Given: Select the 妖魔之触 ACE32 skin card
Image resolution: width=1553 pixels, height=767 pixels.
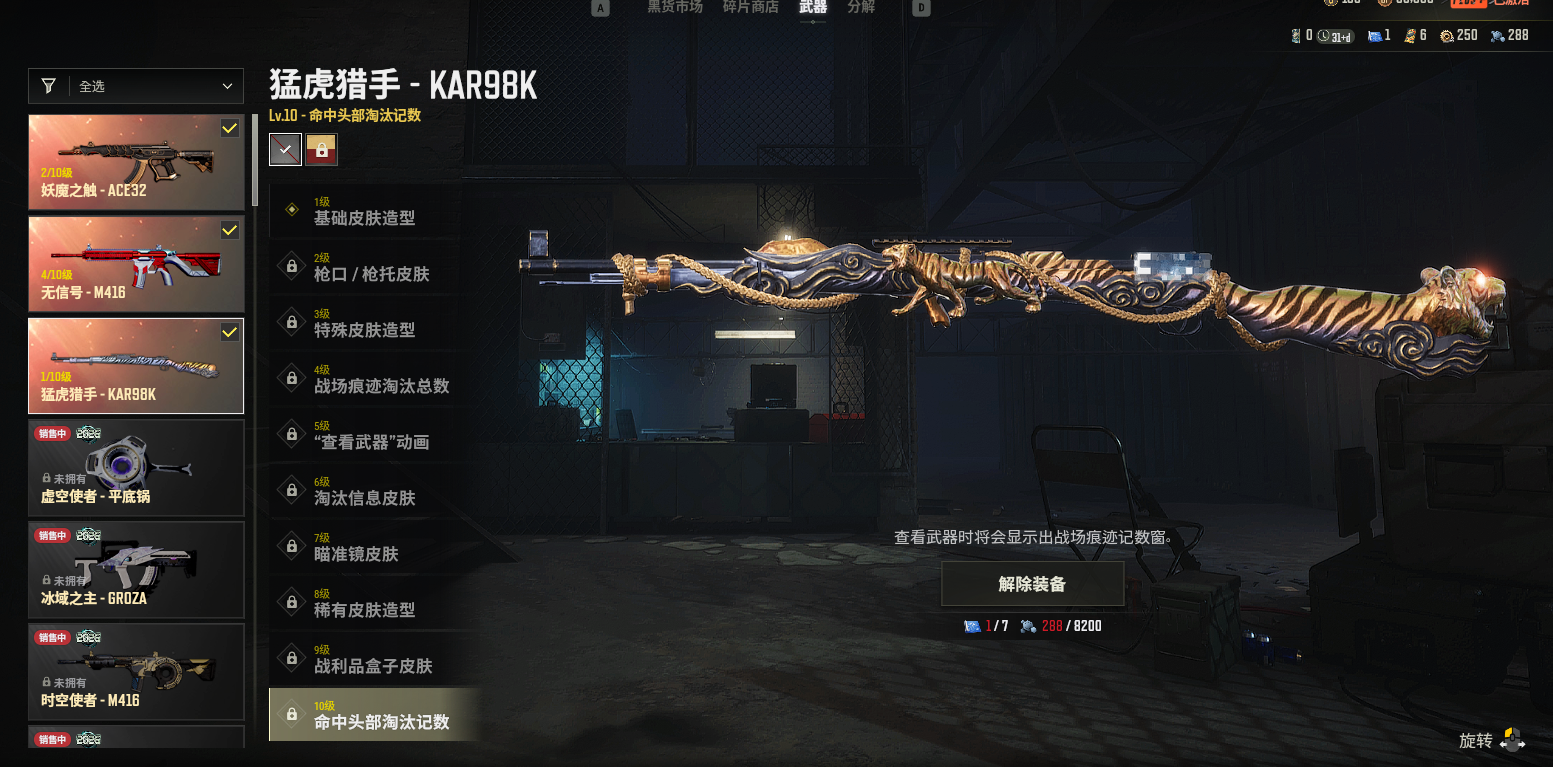Looking at the screenshot, I should (136, 162).
